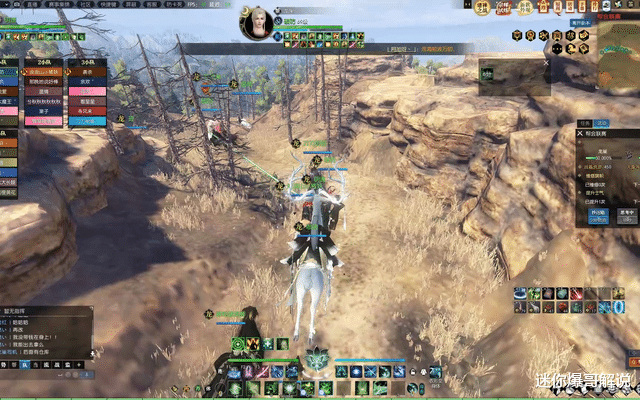
Task: Click the first gold circular event icon
Action: (480, 9)
